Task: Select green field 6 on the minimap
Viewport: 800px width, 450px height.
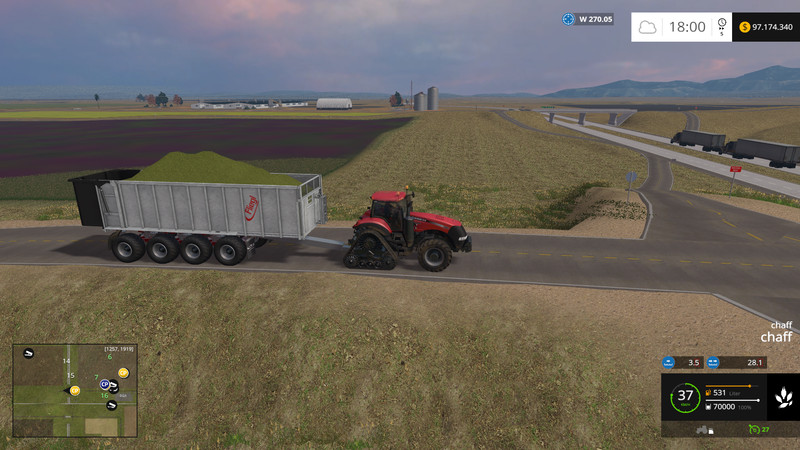Action: (109, 357)
